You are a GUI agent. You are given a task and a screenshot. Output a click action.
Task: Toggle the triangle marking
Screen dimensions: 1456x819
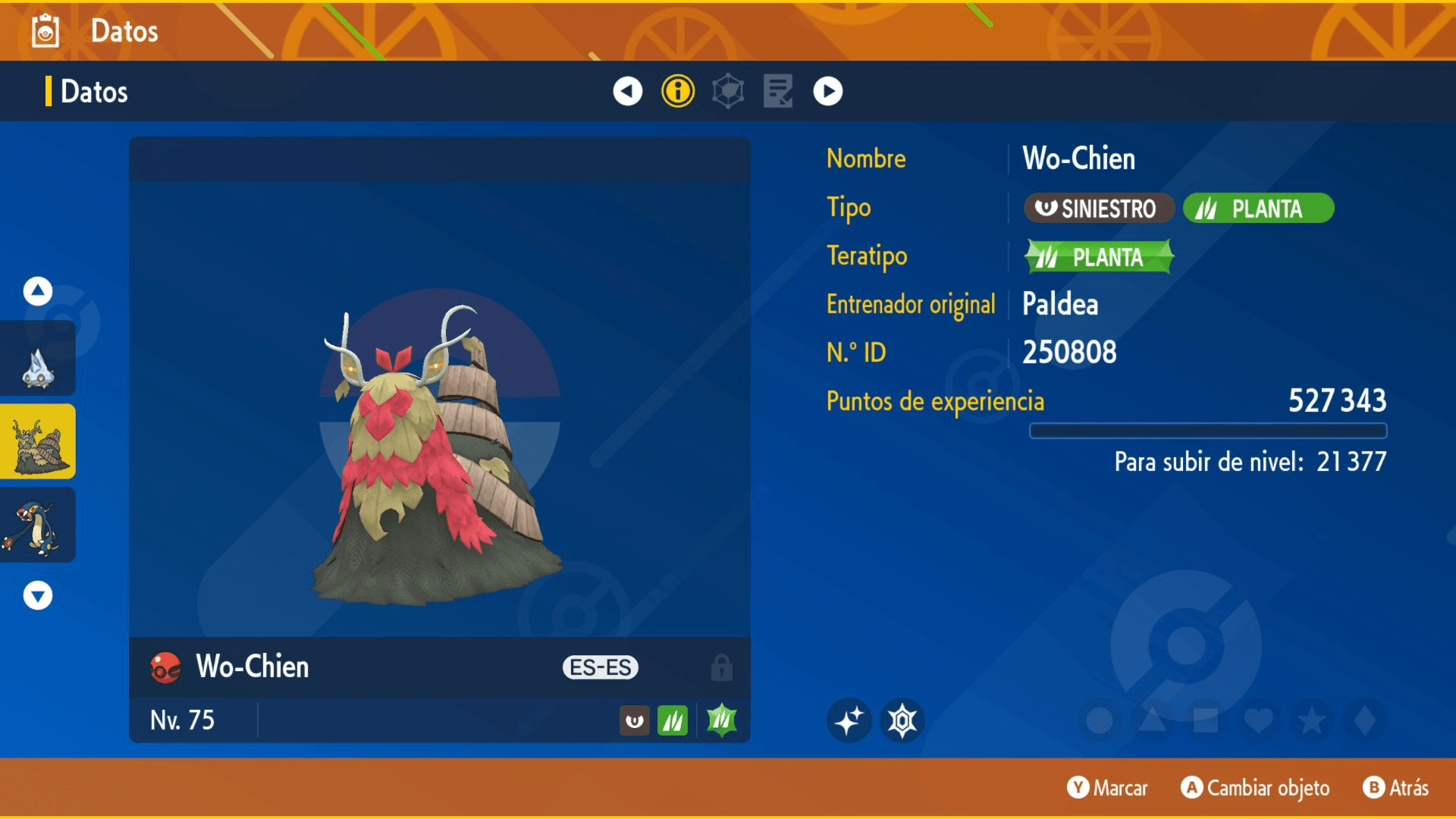click(1153, 720)
